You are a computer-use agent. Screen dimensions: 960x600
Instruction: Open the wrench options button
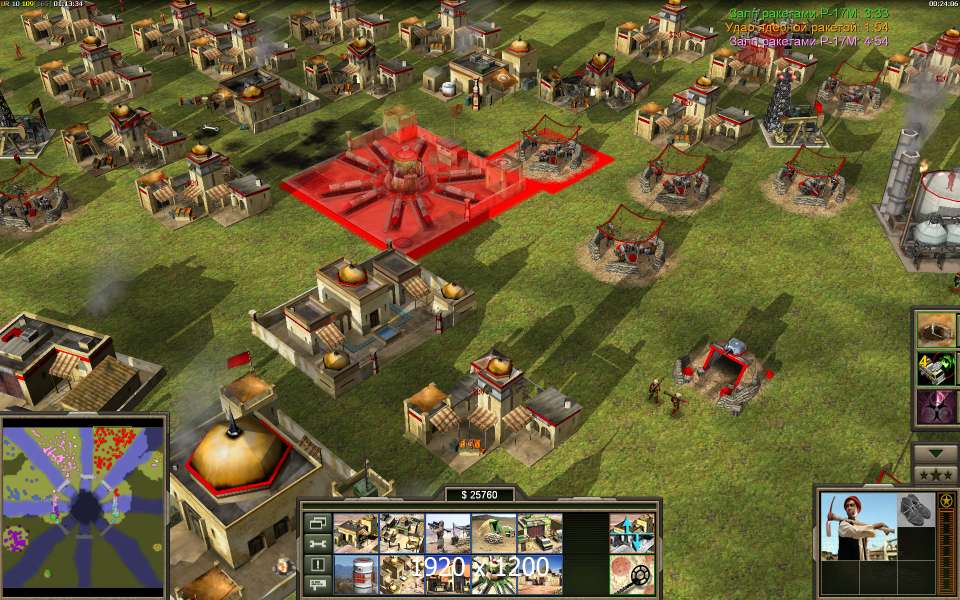[x=317, y=543]
